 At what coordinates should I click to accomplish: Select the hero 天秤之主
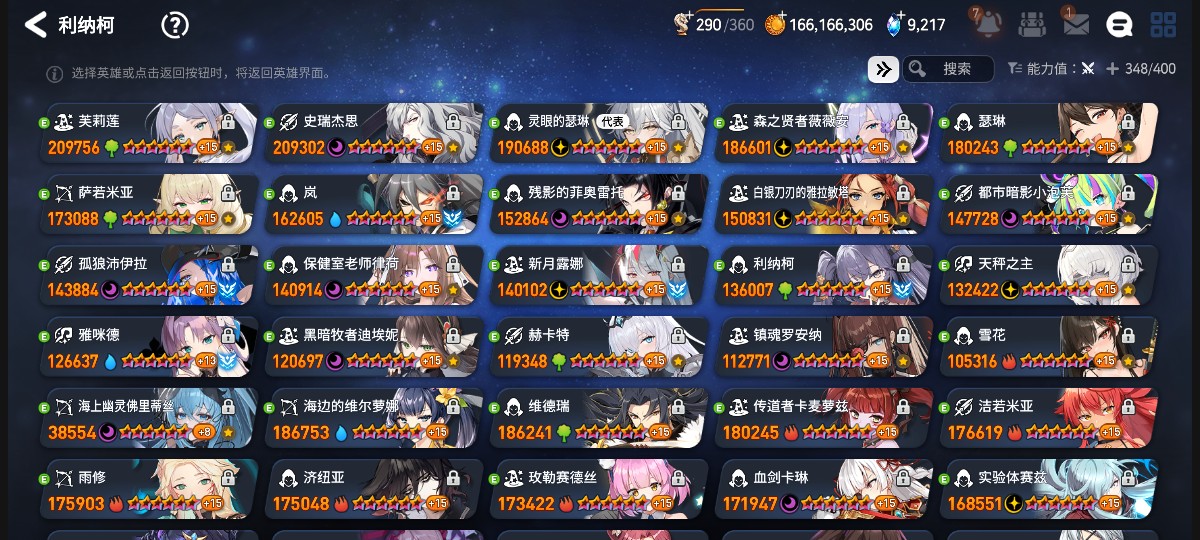(x=1048, y=276)
